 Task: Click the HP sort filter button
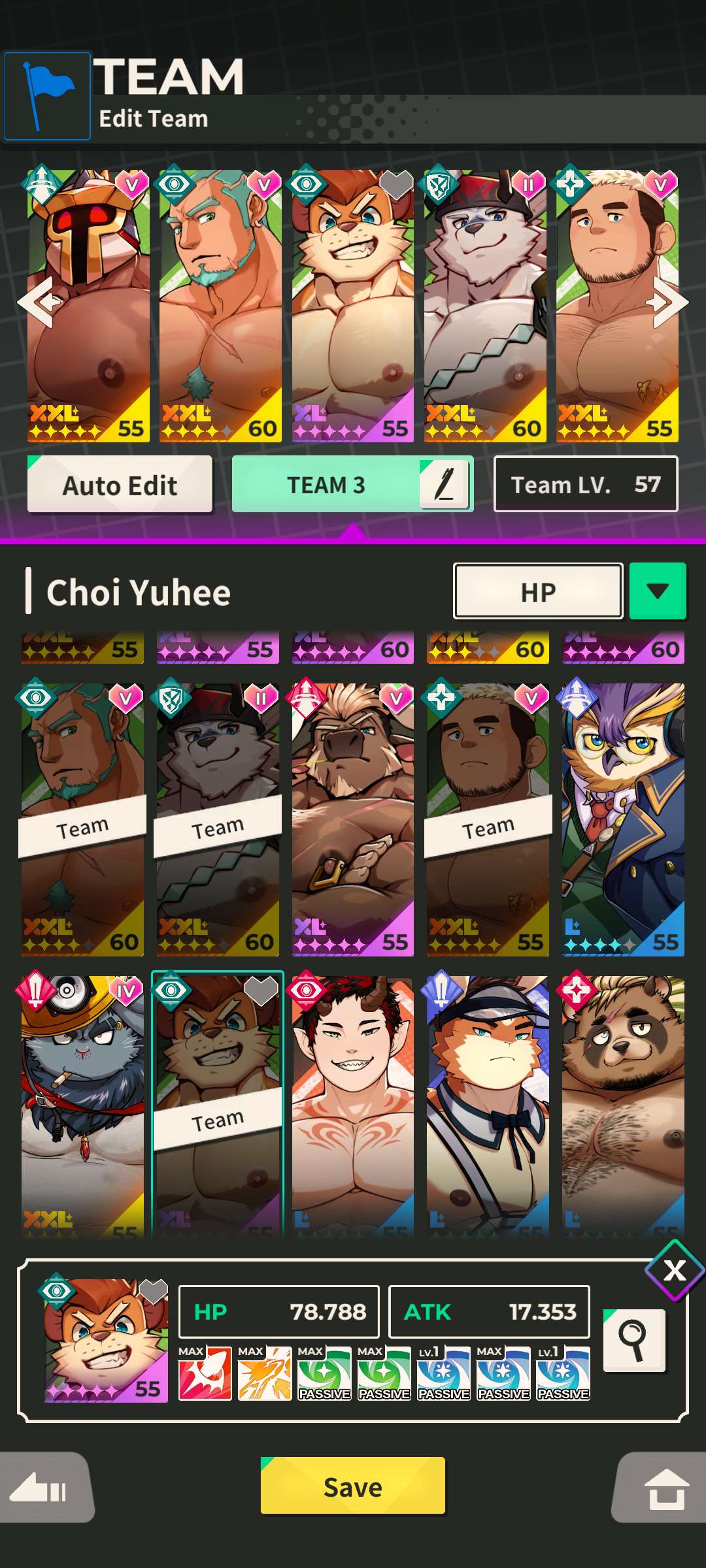[x=538, y=591]
